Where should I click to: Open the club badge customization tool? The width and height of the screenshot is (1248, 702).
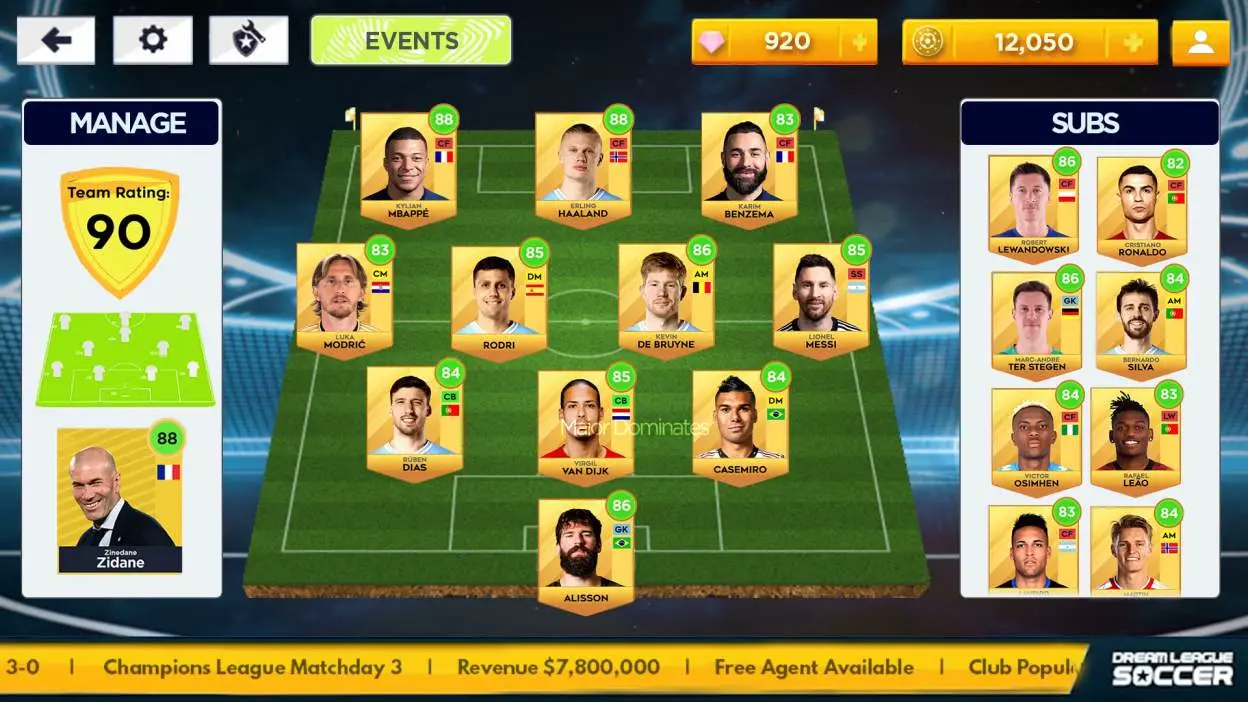[248, 41]
